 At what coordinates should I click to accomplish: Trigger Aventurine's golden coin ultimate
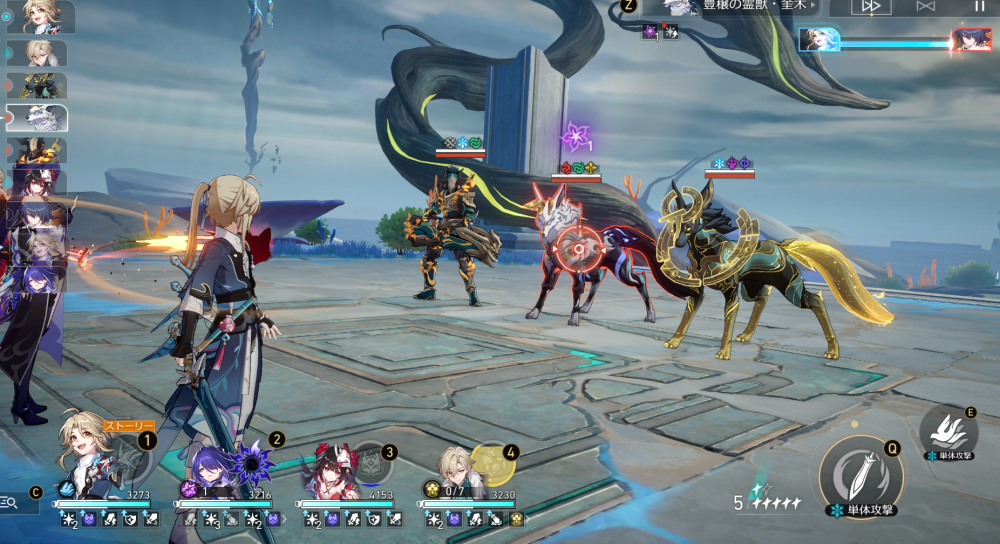(x=490, y=464)
